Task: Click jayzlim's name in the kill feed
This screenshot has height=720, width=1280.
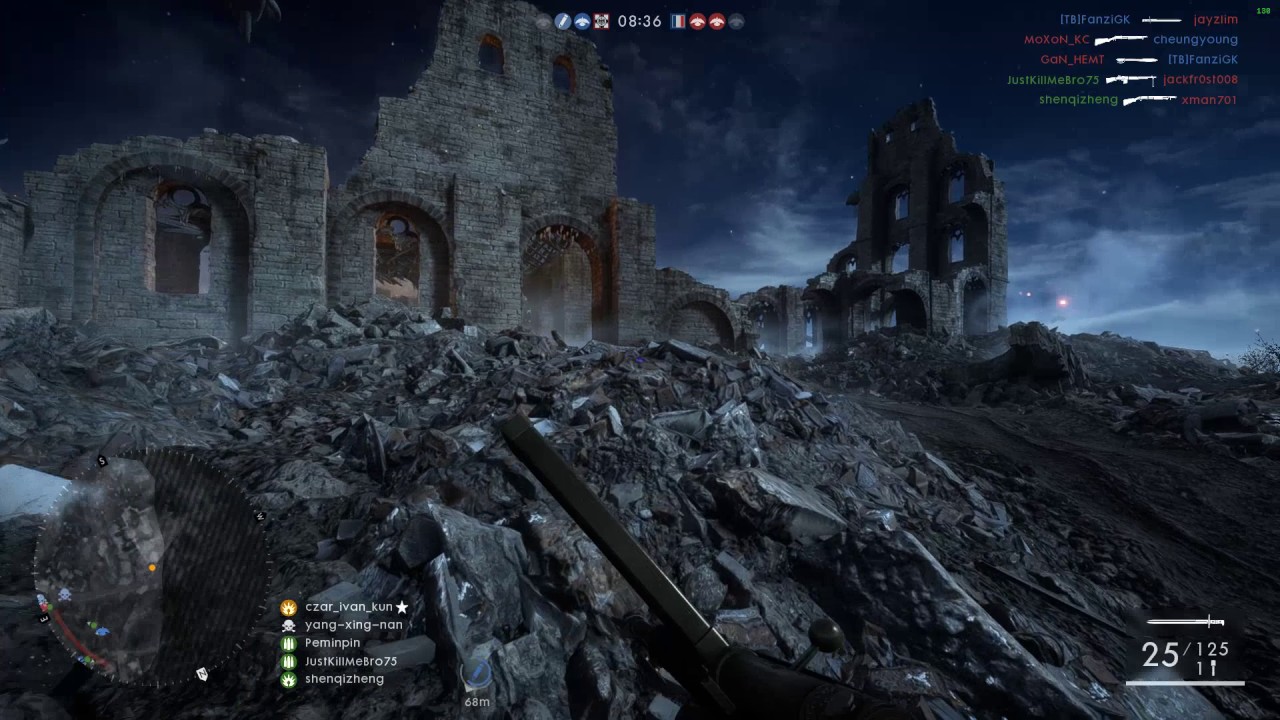Action: click(1216, 19)
